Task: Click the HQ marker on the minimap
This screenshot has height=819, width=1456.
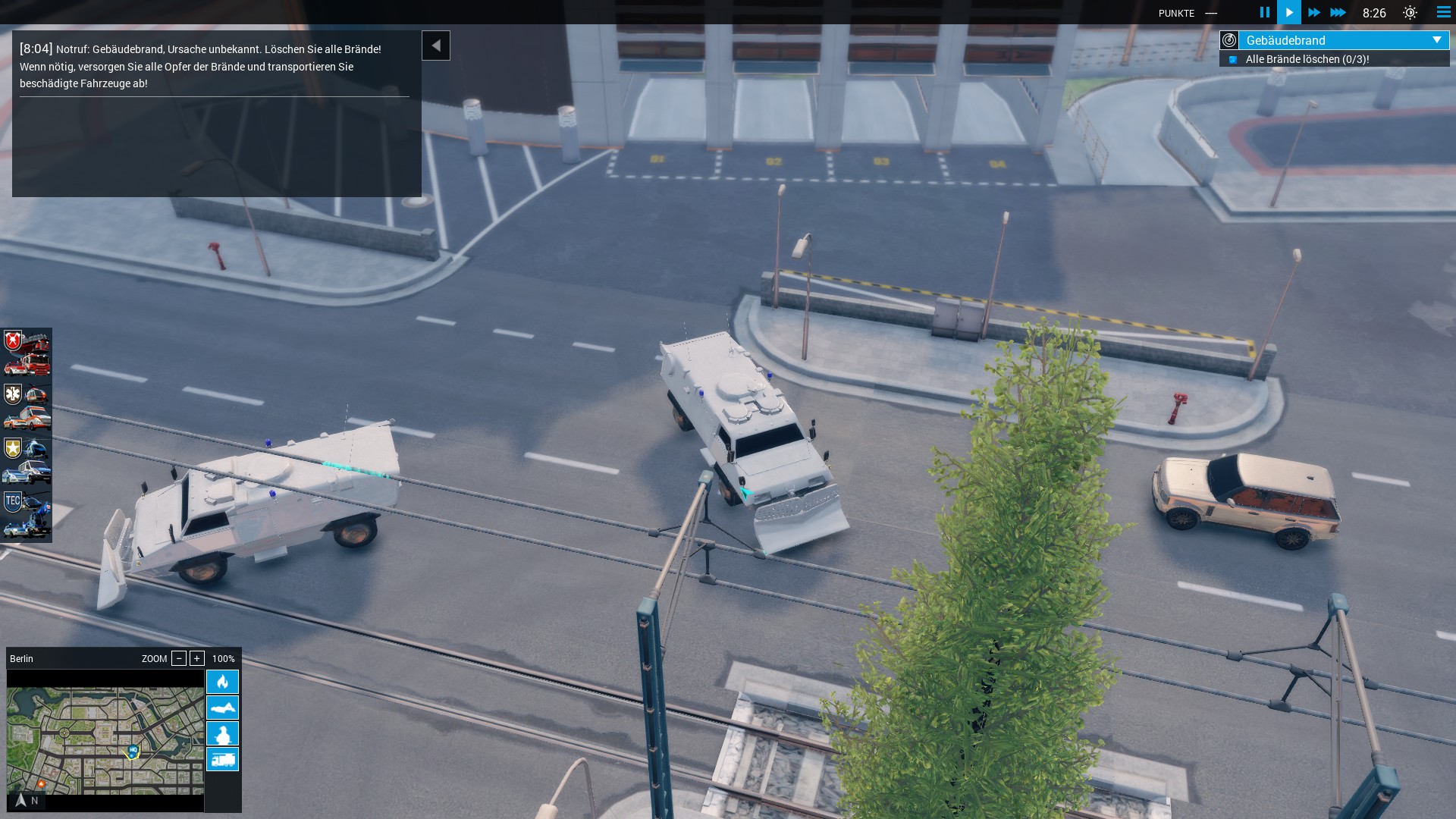Action: pos(133,751)
